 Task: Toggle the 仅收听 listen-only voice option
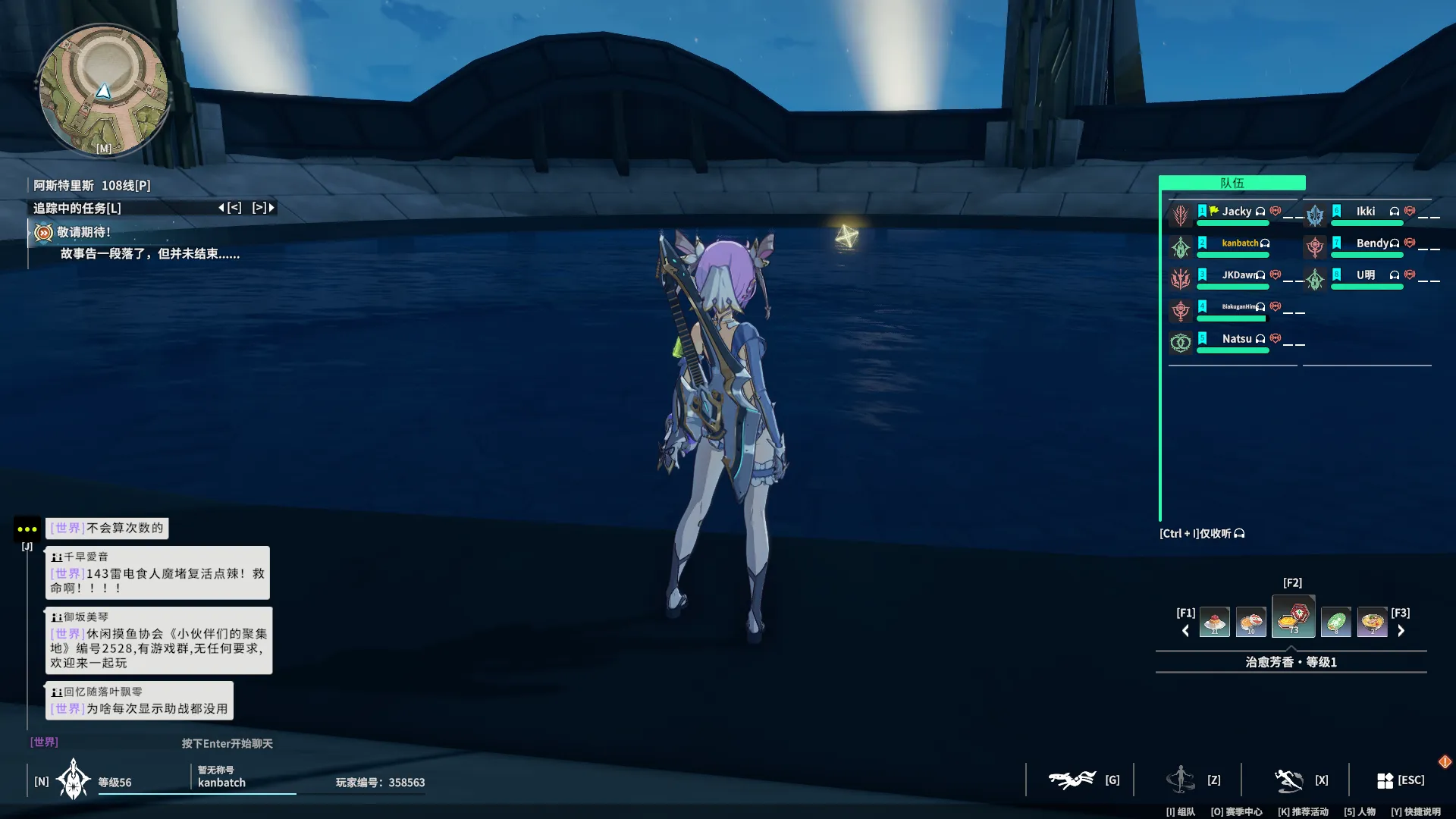(x=1202, y=534)
